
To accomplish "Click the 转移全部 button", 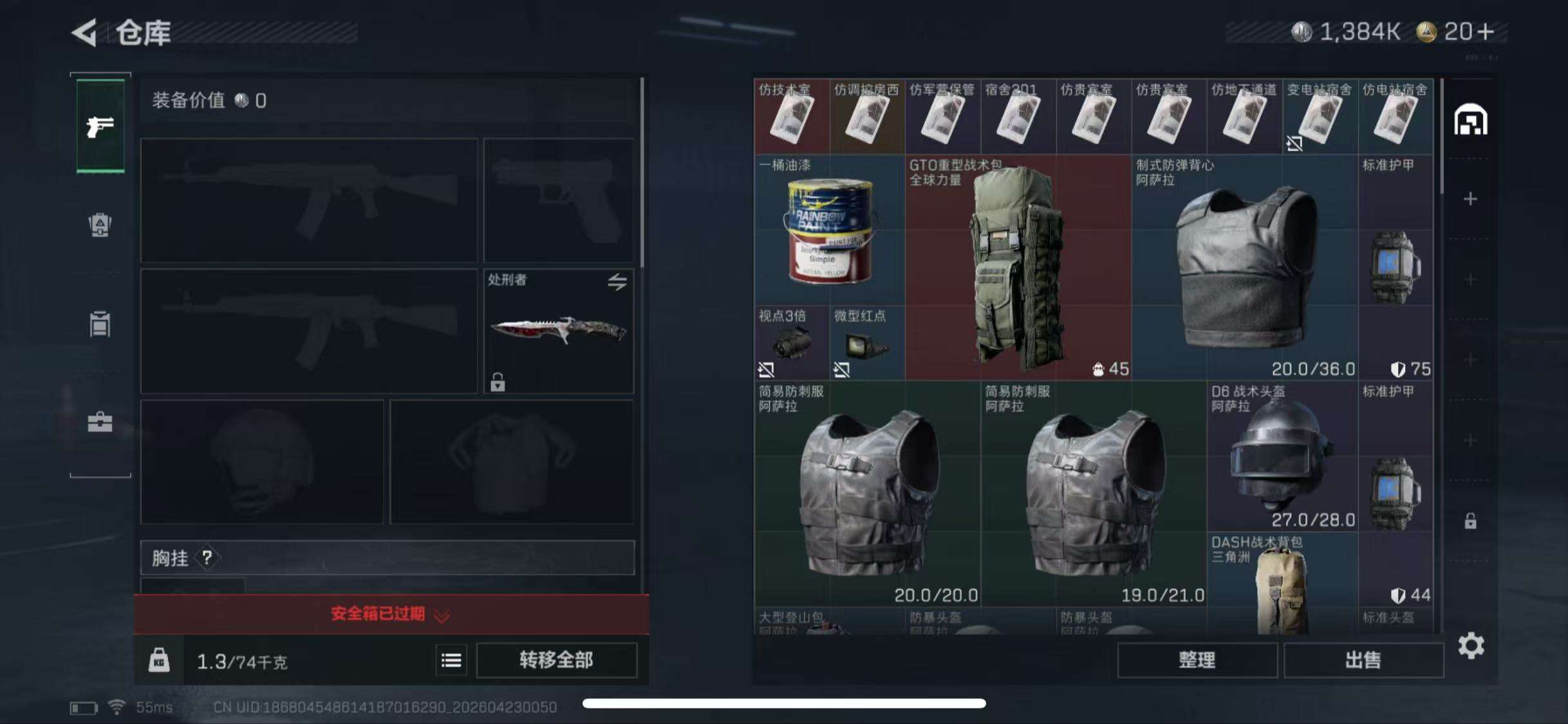I will [x=556, y=660].
